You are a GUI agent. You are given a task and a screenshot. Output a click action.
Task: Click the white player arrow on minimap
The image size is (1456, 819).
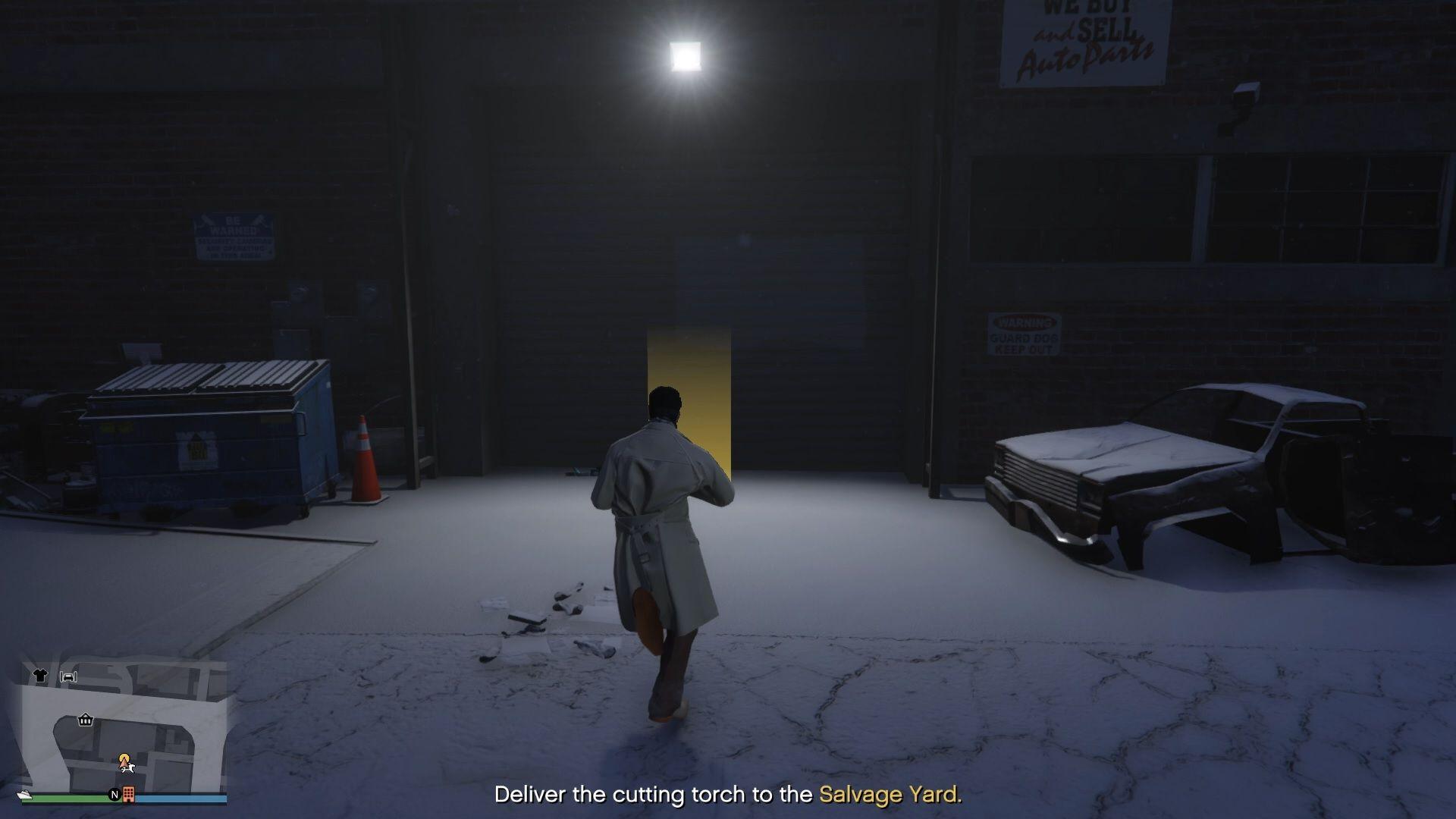tap(129, 768)
